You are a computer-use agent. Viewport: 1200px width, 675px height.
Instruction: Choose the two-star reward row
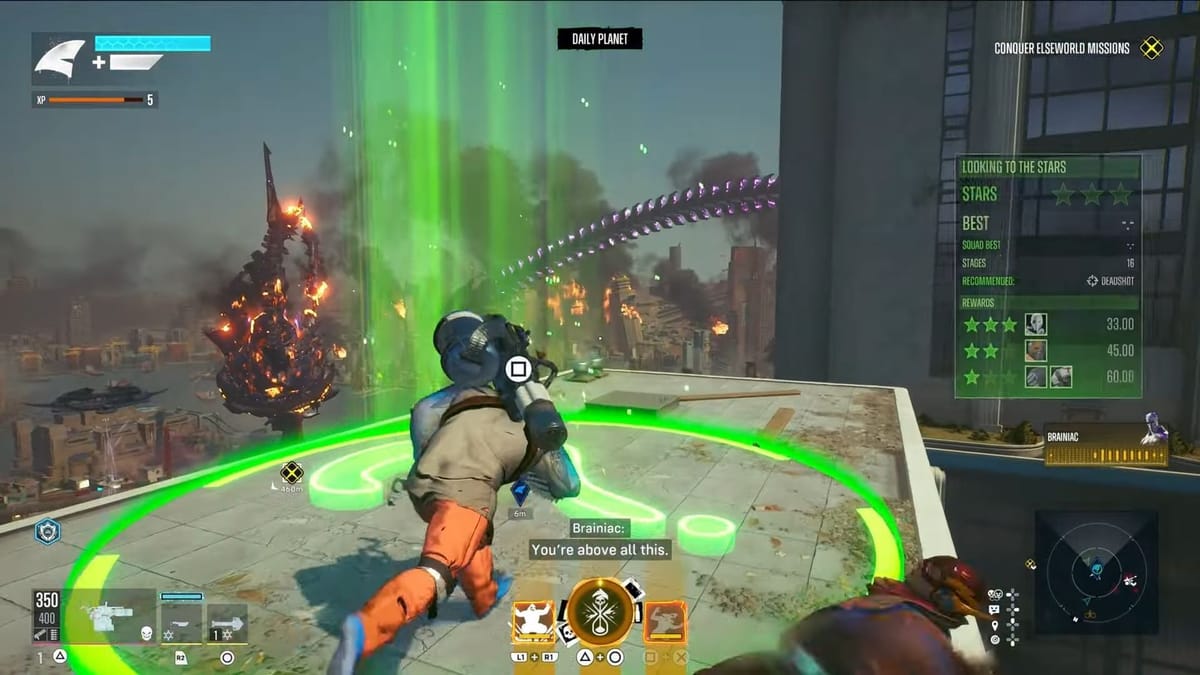coord(1048,351)
